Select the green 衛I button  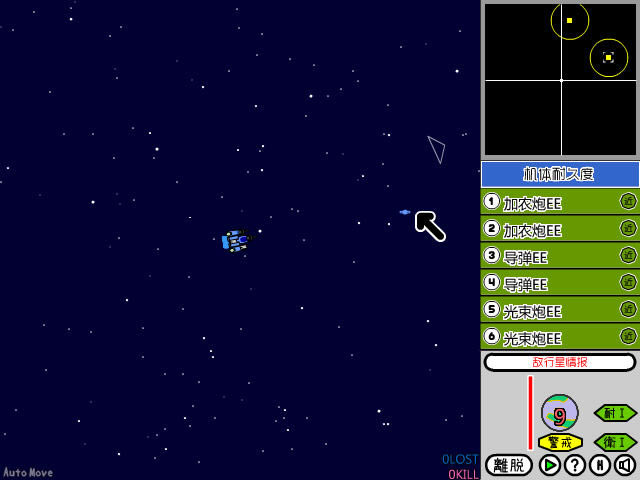(x=615, y=441)
